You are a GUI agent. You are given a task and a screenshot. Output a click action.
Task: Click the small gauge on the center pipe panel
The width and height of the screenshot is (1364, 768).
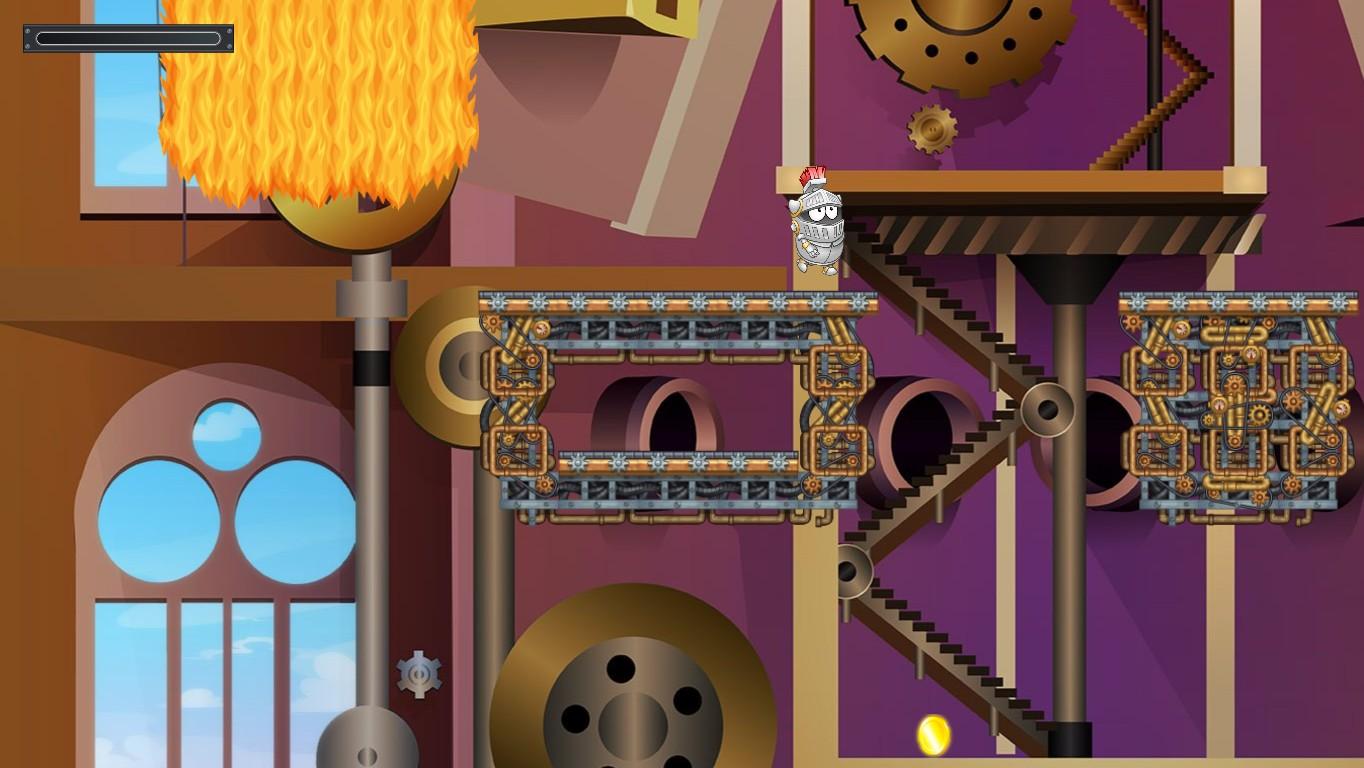tap(540, 328)
